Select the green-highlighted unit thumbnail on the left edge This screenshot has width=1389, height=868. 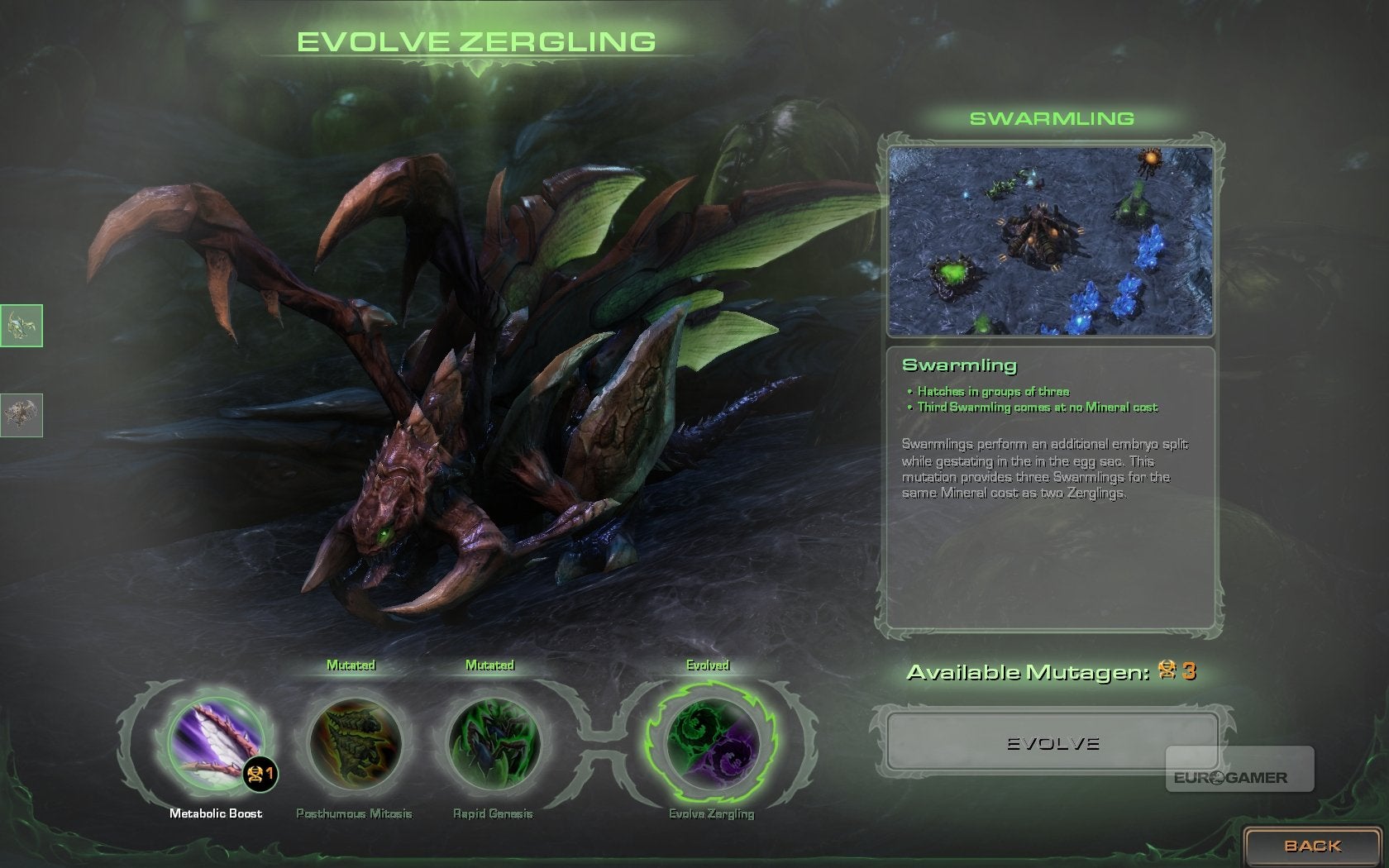pos(21,326)
